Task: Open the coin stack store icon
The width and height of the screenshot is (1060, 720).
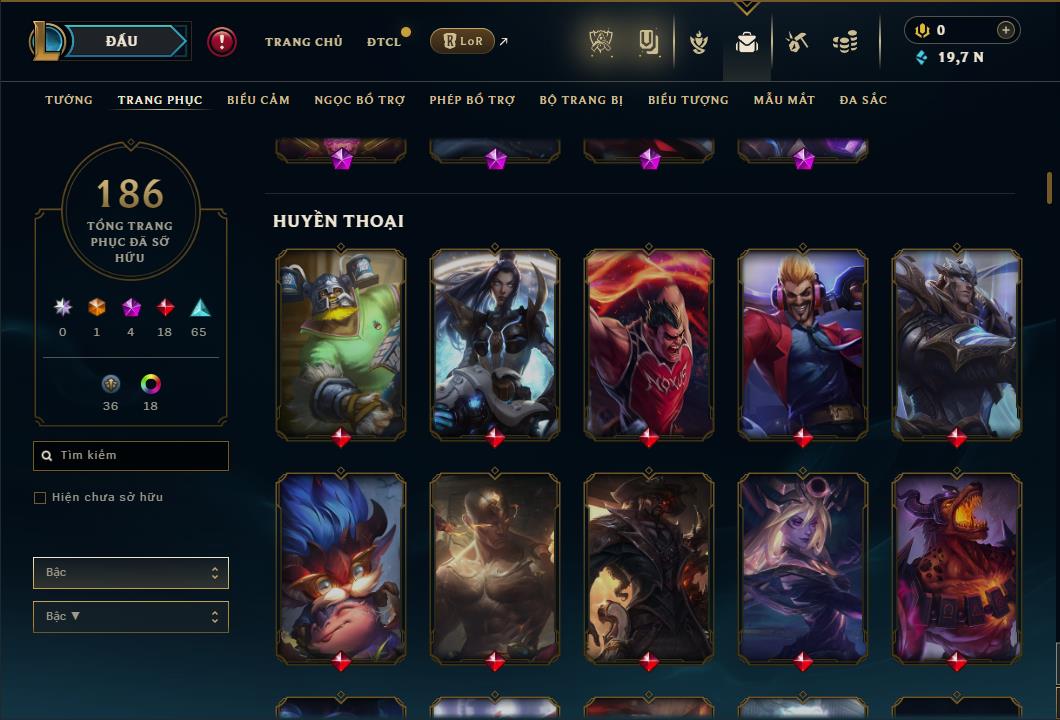Action: pos(845,42)
